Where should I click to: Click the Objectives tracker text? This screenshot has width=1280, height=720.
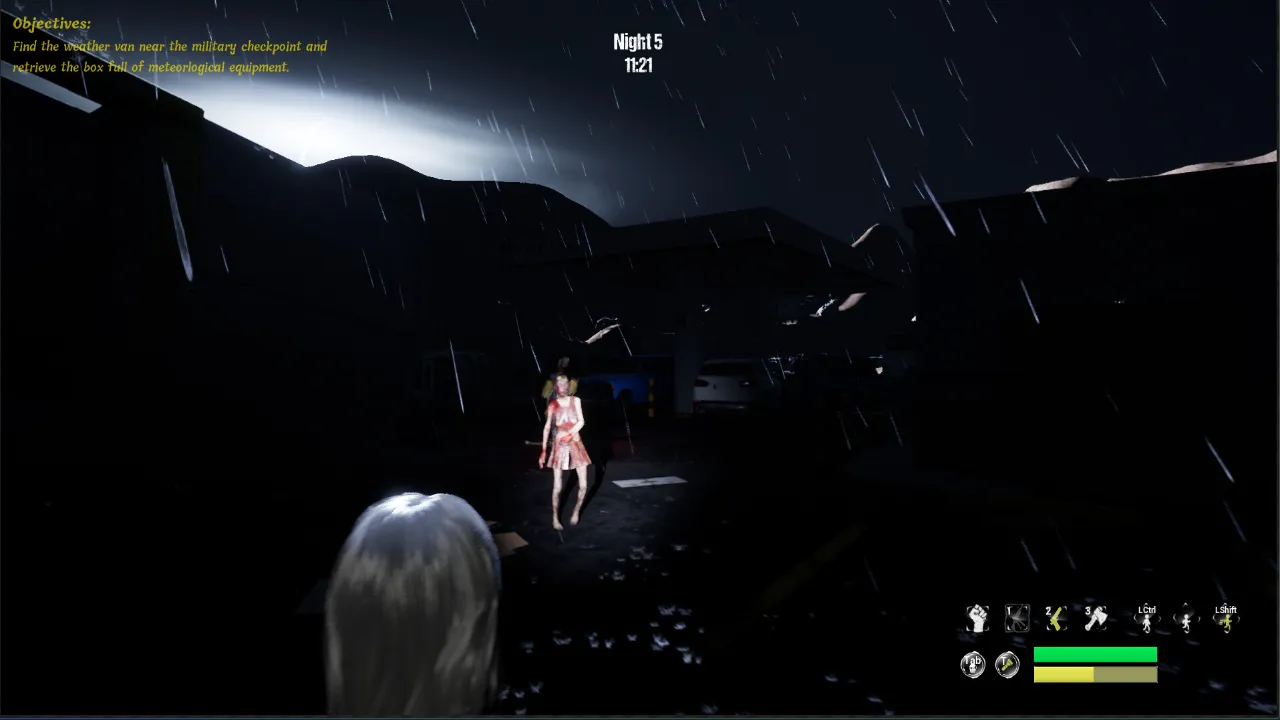[170, 47]
